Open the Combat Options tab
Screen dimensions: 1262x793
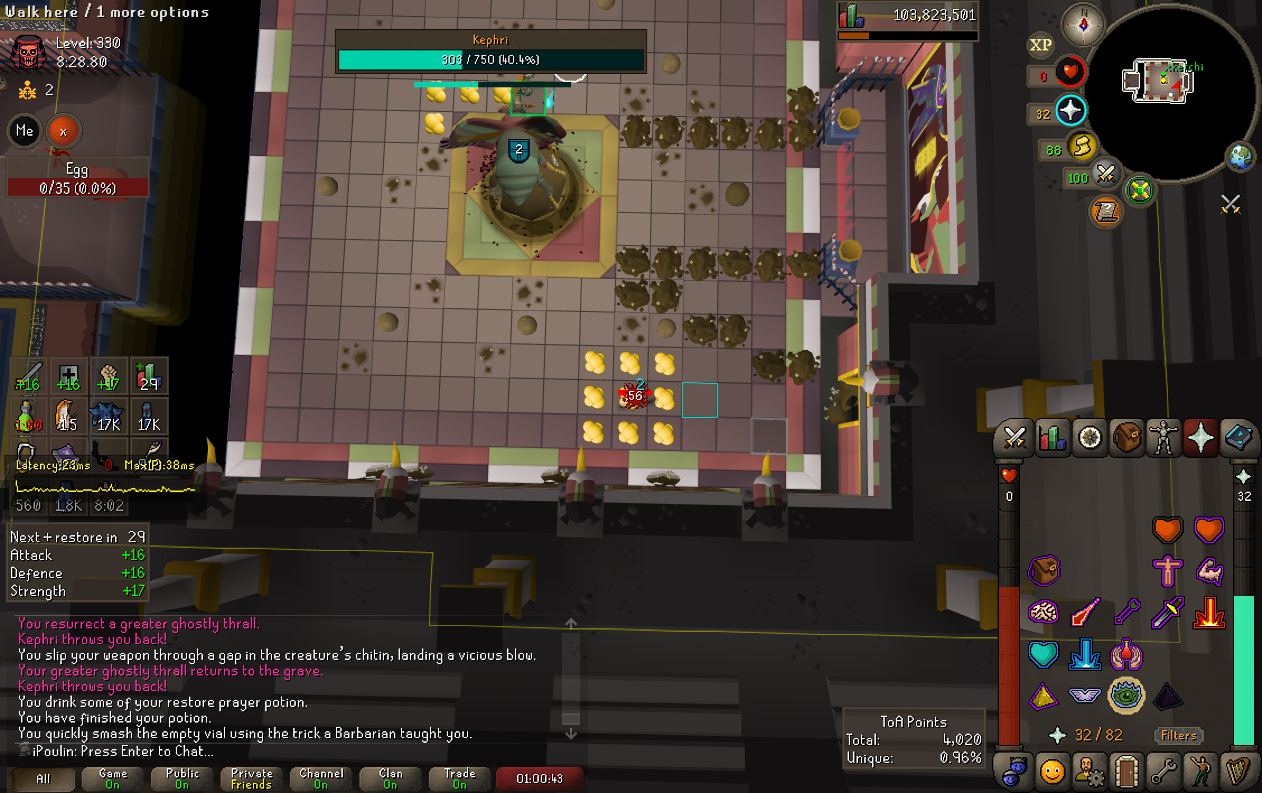1015,439
